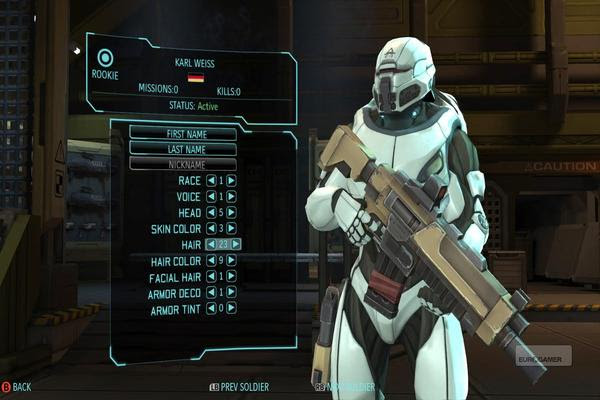Click the right arrow for Armor Deco
Screen dimensions: 600x400
(232, 292)
